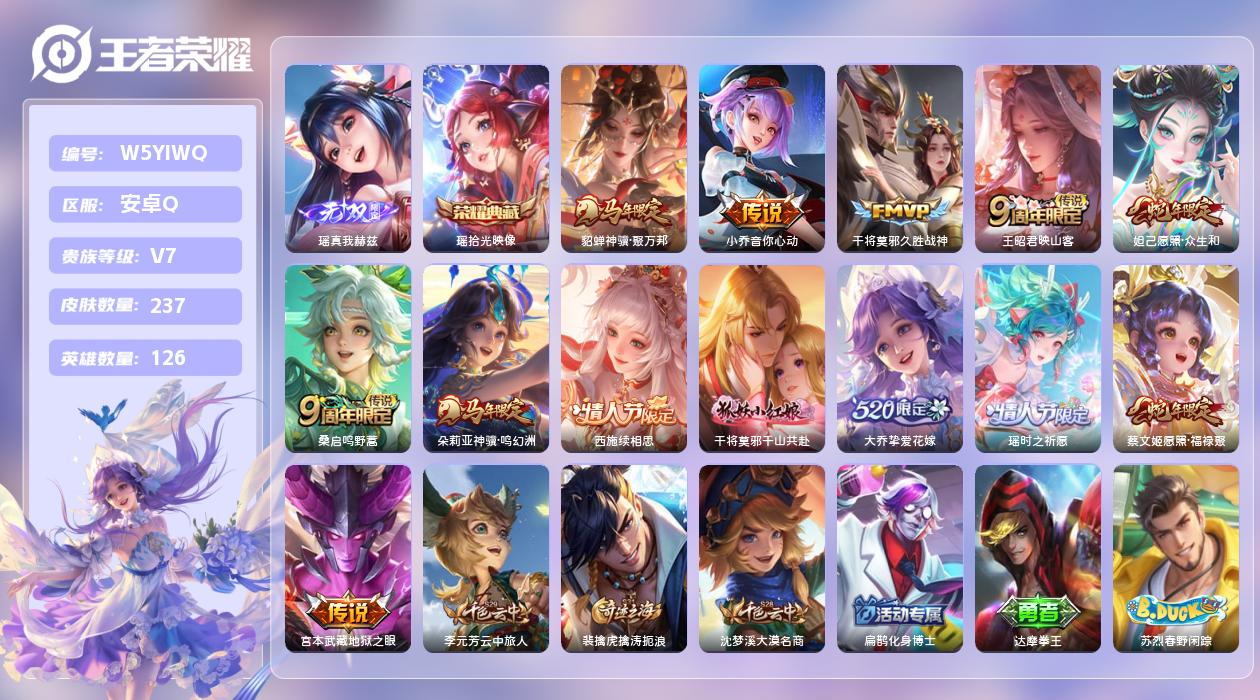1260x700 pixels.
Task: Open the 桑启鸣野蒿 skin card
Action: pos(348,358)
